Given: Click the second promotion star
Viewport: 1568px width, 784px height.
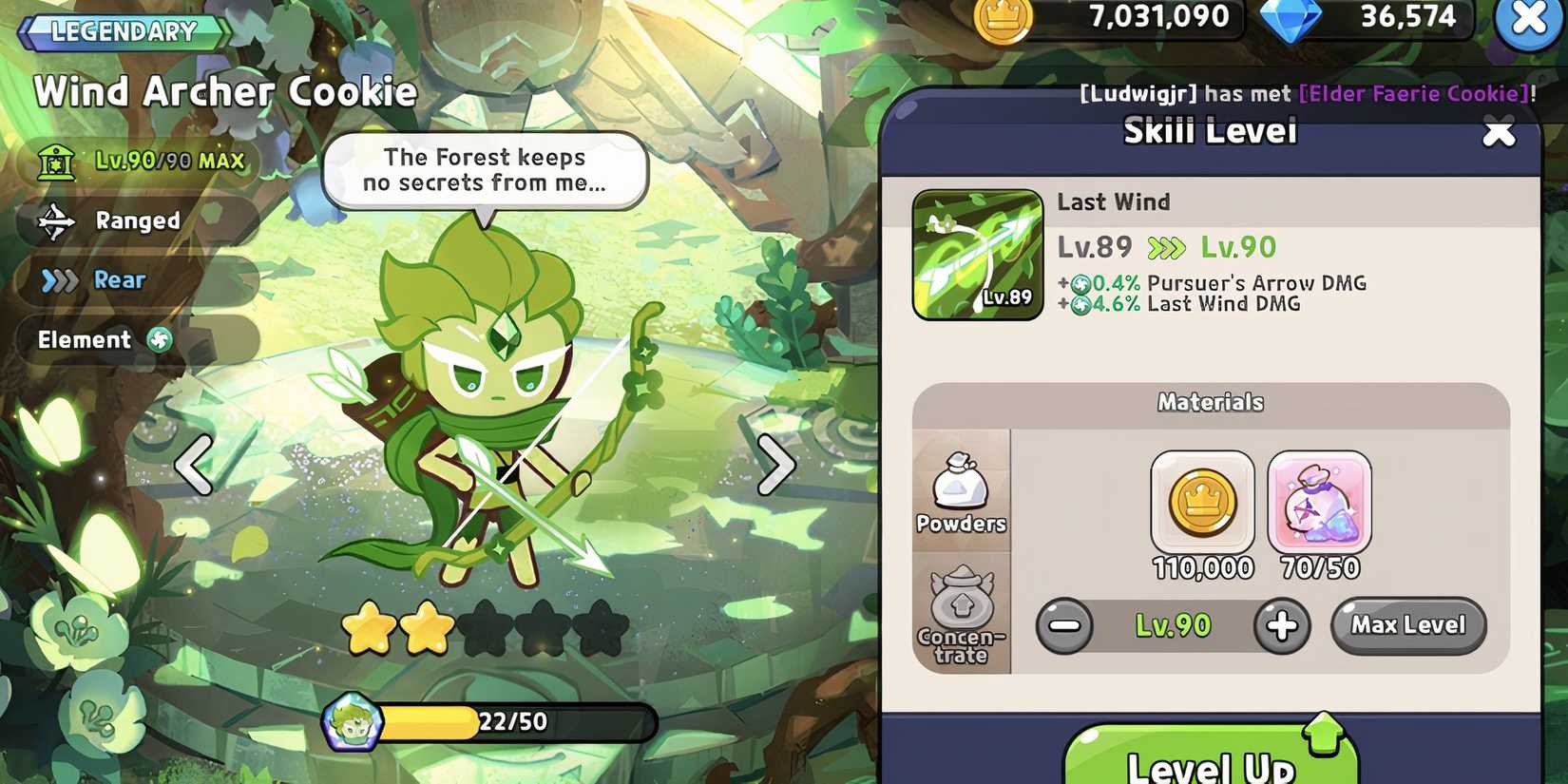Looking at the screenshot, I should (426, 629).
